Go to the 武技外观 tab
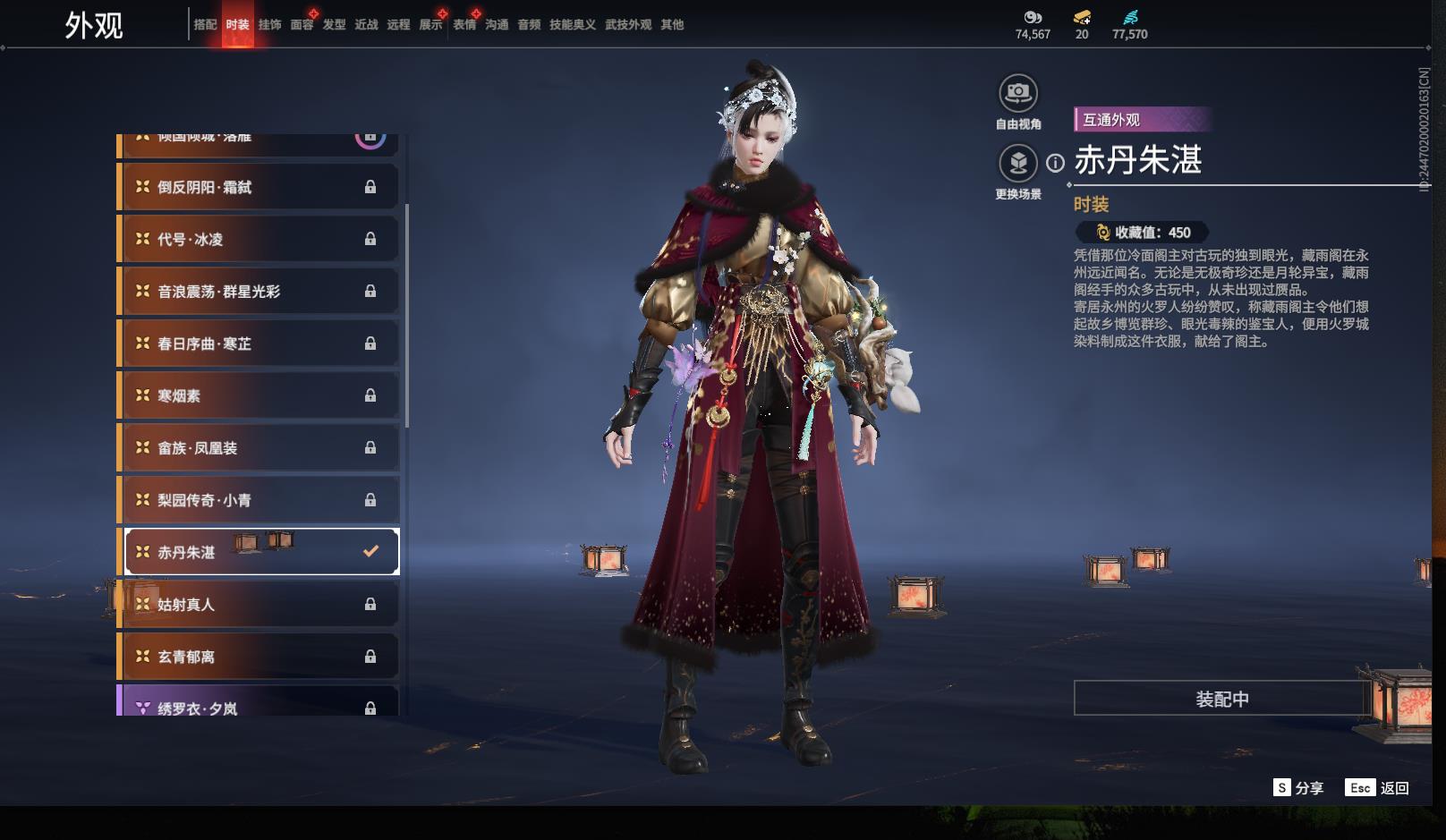1446x840 pixels. (x=627, y=25)
